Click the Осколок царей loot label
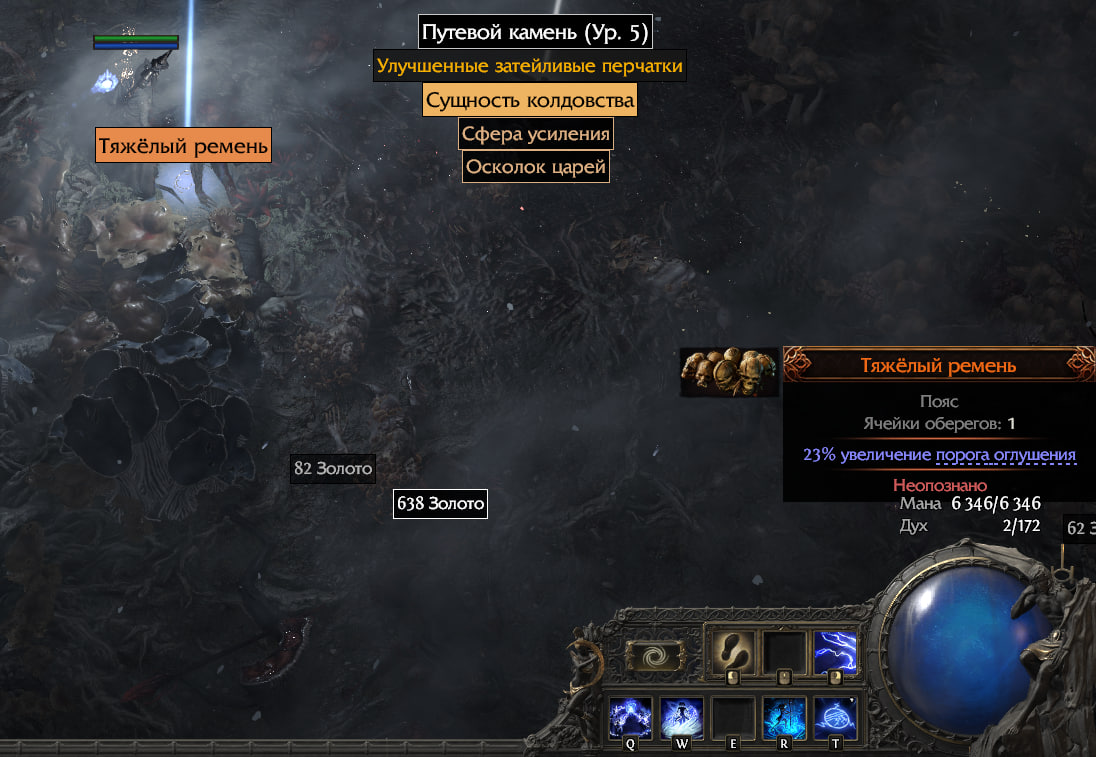Screen dimensions: 1096x757 tap(535, 167)
